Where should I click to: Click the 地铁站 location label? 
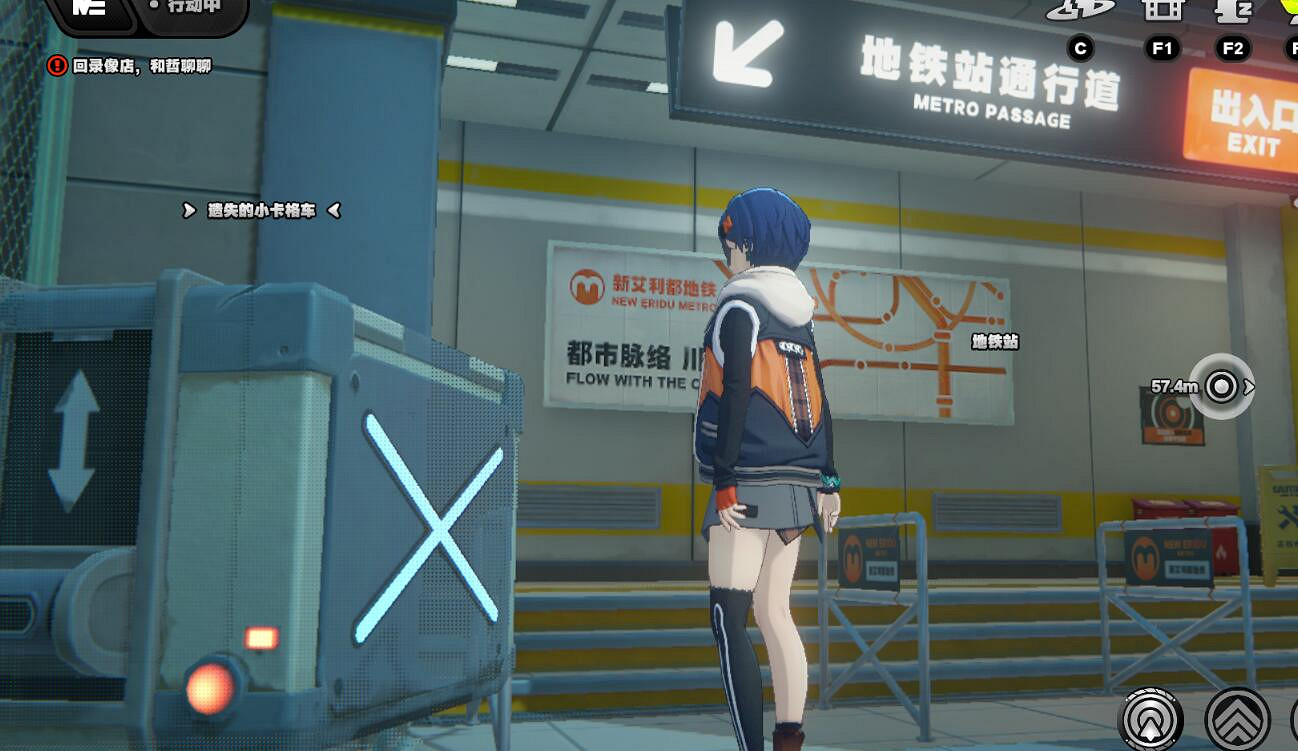(993, 343)
